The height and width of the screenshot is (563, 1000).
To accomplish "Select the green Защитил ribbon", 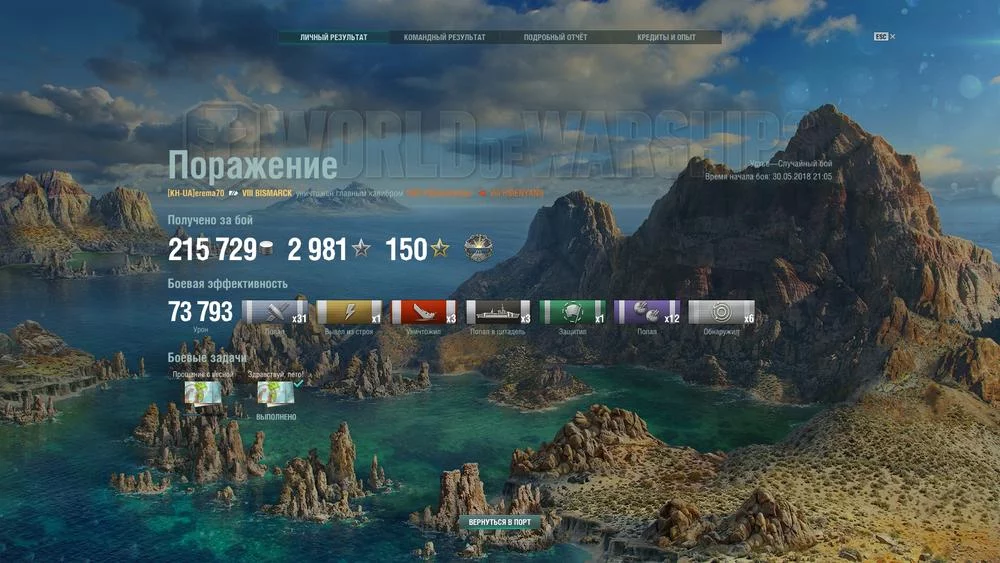I will click(572, 312).
